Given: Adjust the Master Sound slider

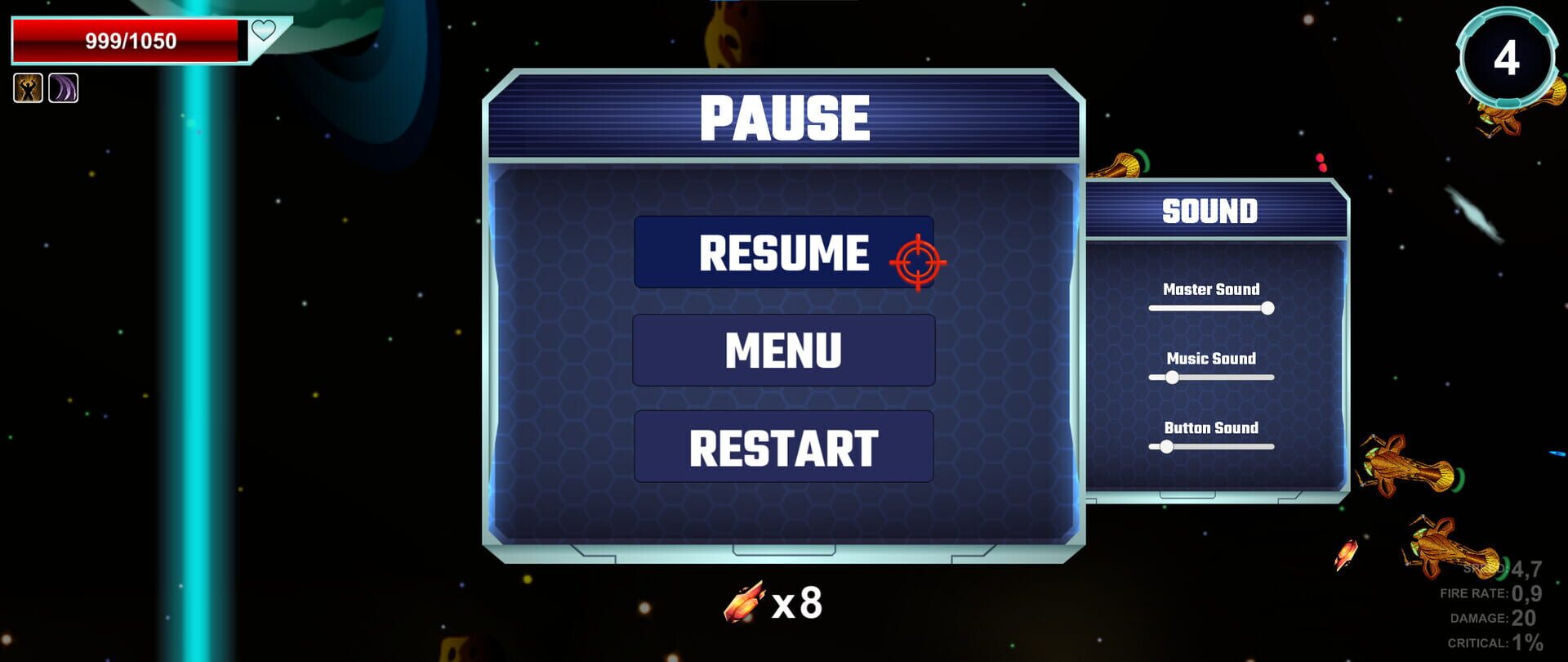Looking at the screenshot, I should (x=1268, y=308).
